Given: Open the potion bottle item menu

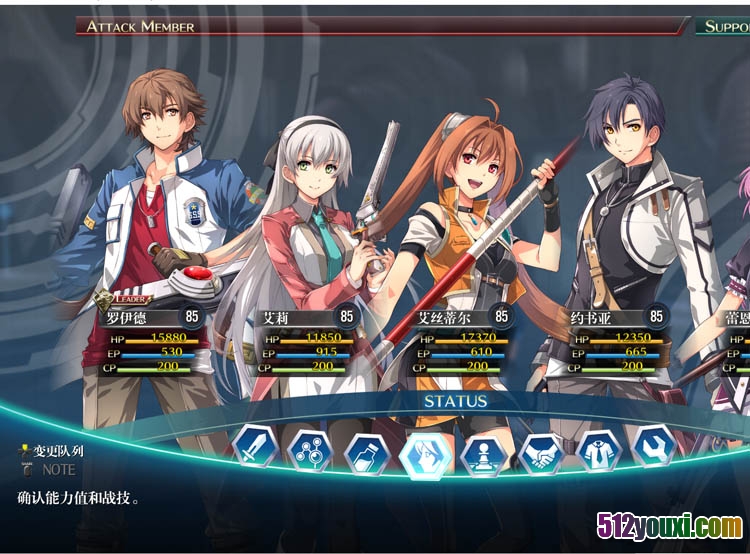Looking at the screenshot, I should [x=366, y=454].
